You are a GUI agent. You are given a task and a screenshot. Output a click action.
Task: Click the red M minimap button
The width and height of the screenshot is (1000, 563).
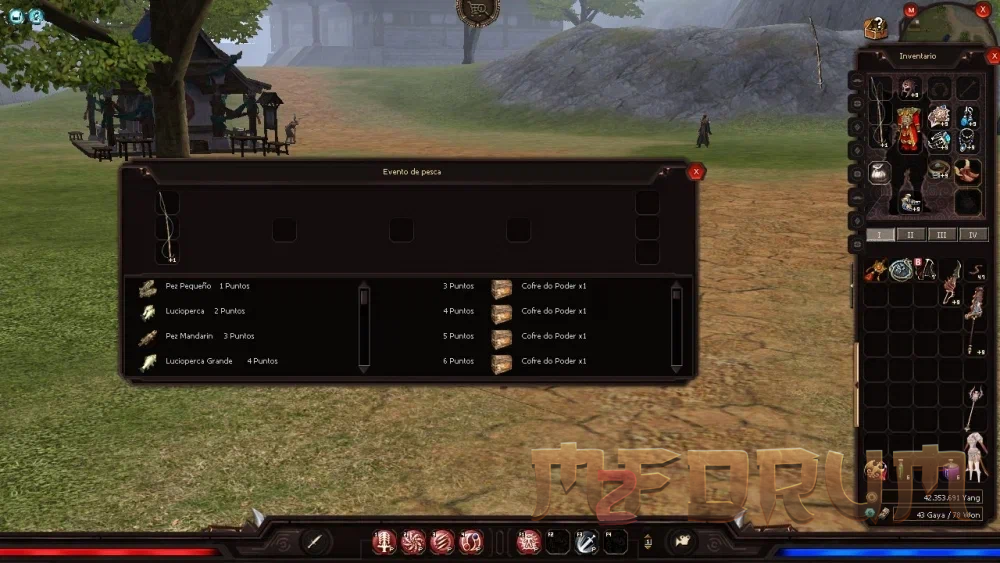910,10
